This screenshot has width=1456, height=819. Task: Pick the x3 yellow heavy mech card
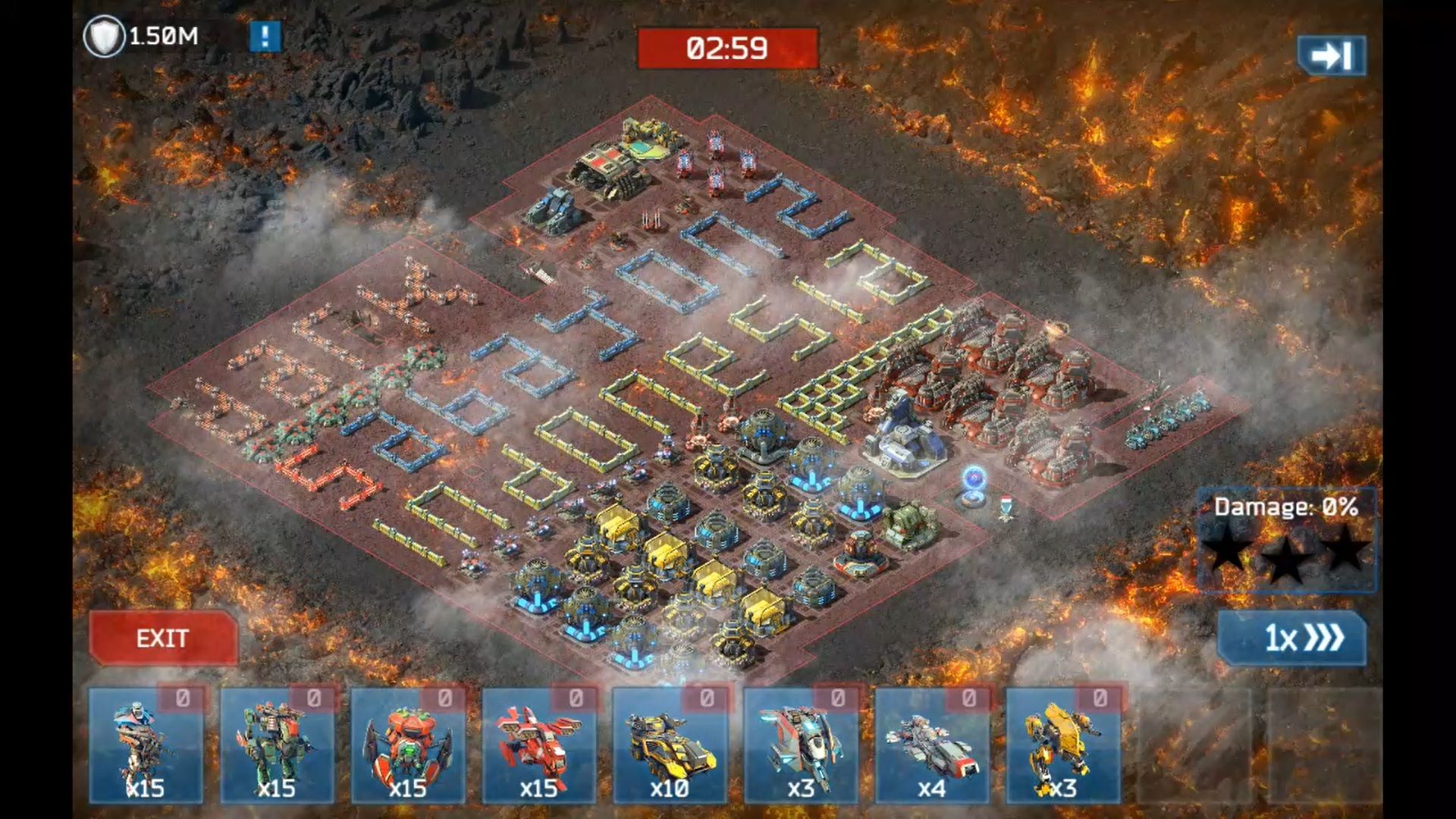(1062, 745)
